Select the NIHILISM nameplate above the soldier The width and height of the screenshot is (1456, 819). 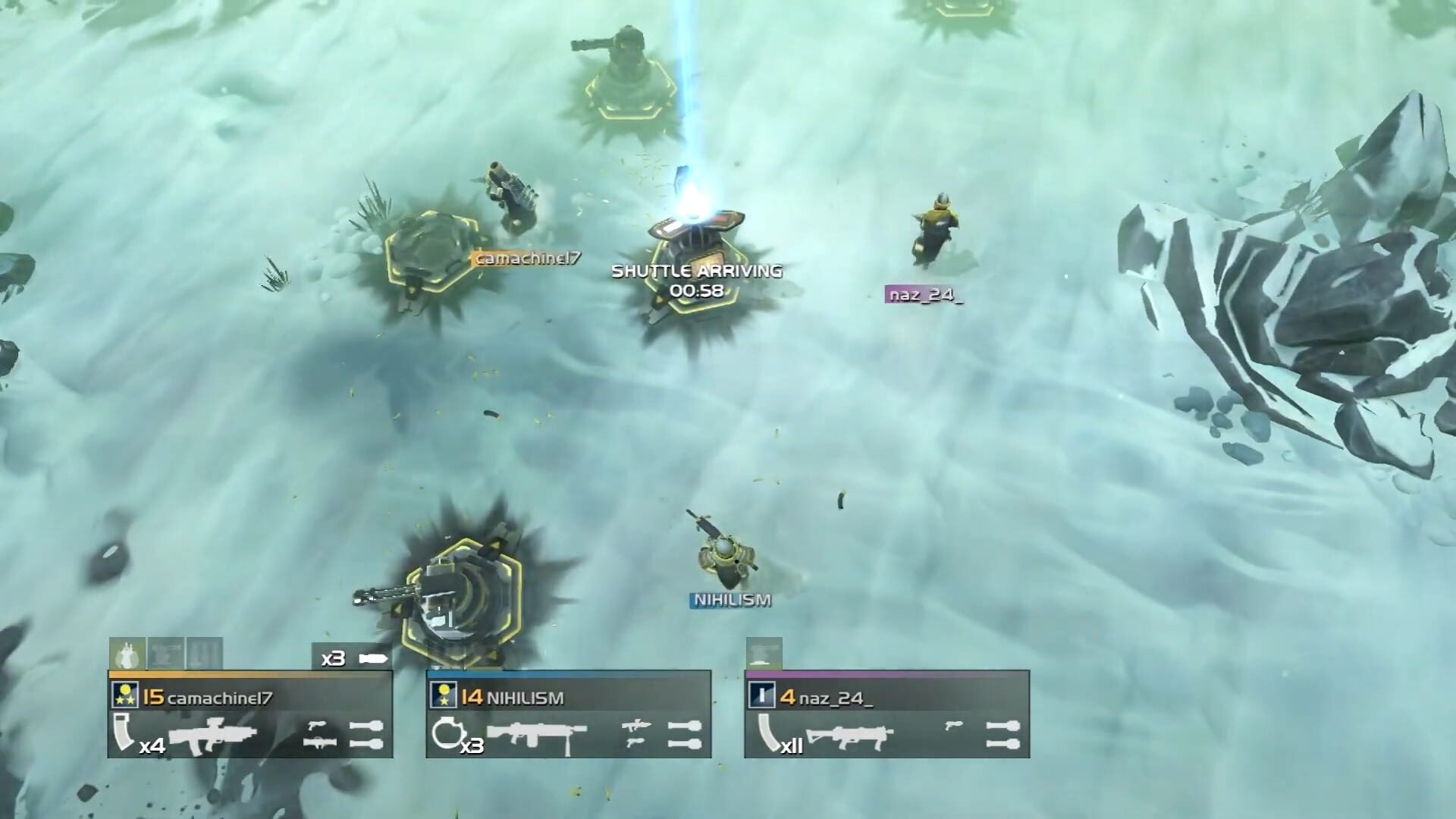pos(730,601)
